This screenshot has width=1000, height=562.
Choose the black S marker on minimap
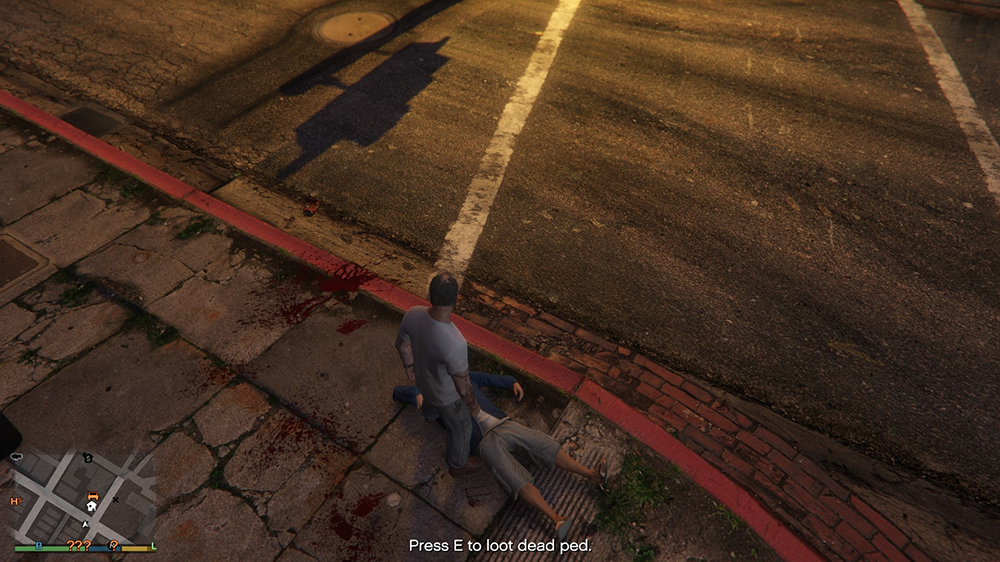88,458
